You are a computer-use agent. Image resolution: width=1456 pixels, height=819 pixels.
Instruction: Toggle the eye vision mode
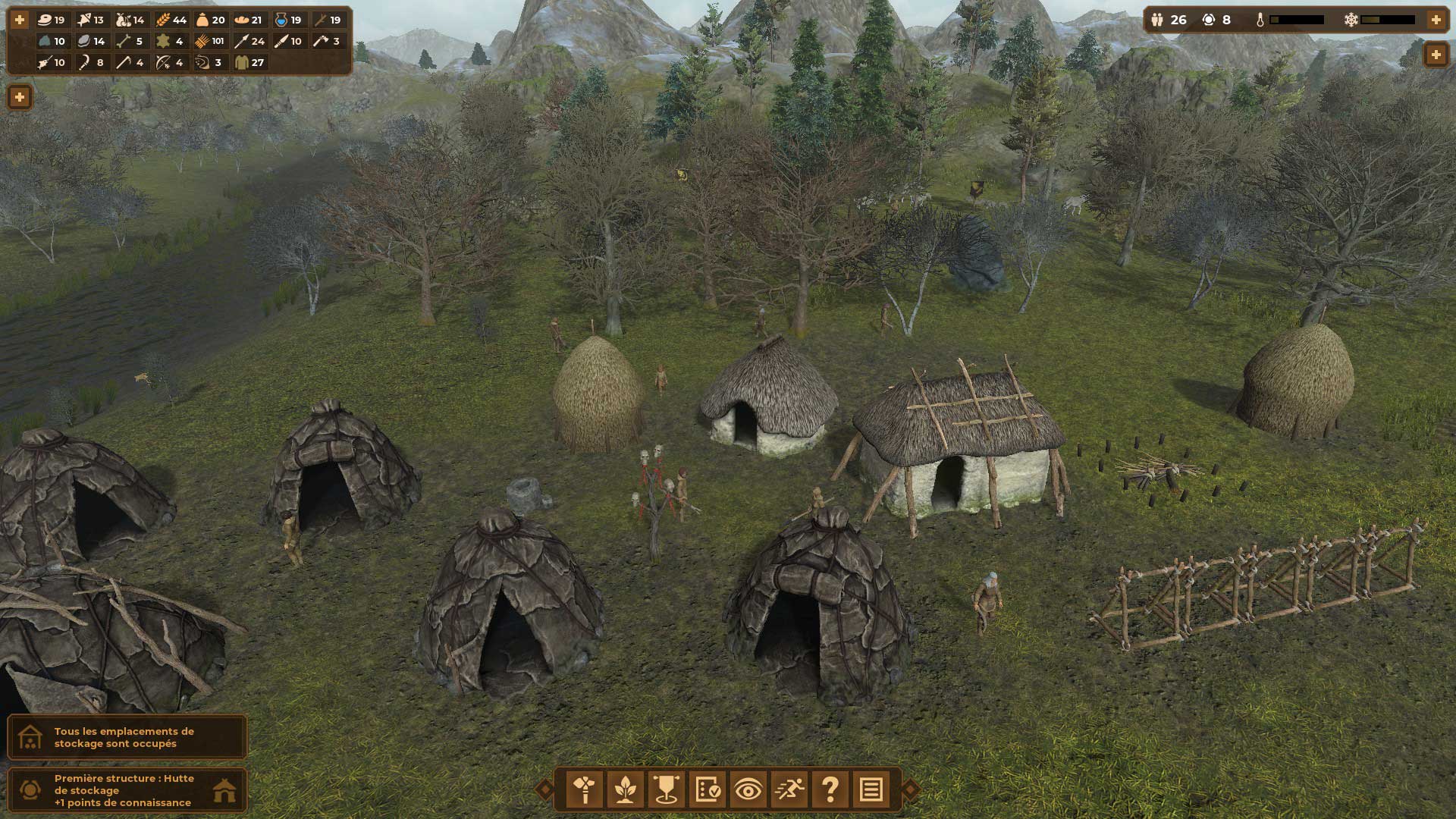point(748,790)
